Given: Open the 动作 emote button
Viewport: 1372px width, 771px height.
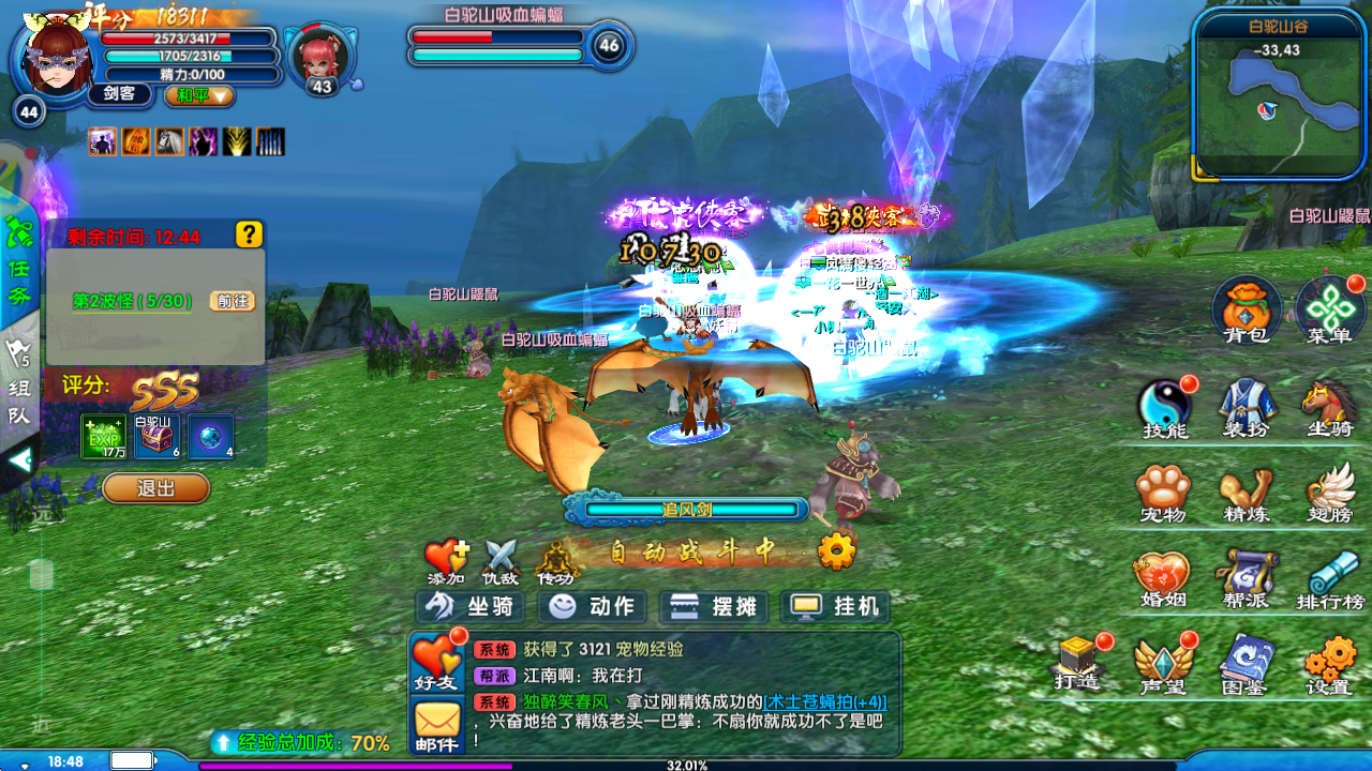Looking at the screenshot, I should (x=592, y=607).
